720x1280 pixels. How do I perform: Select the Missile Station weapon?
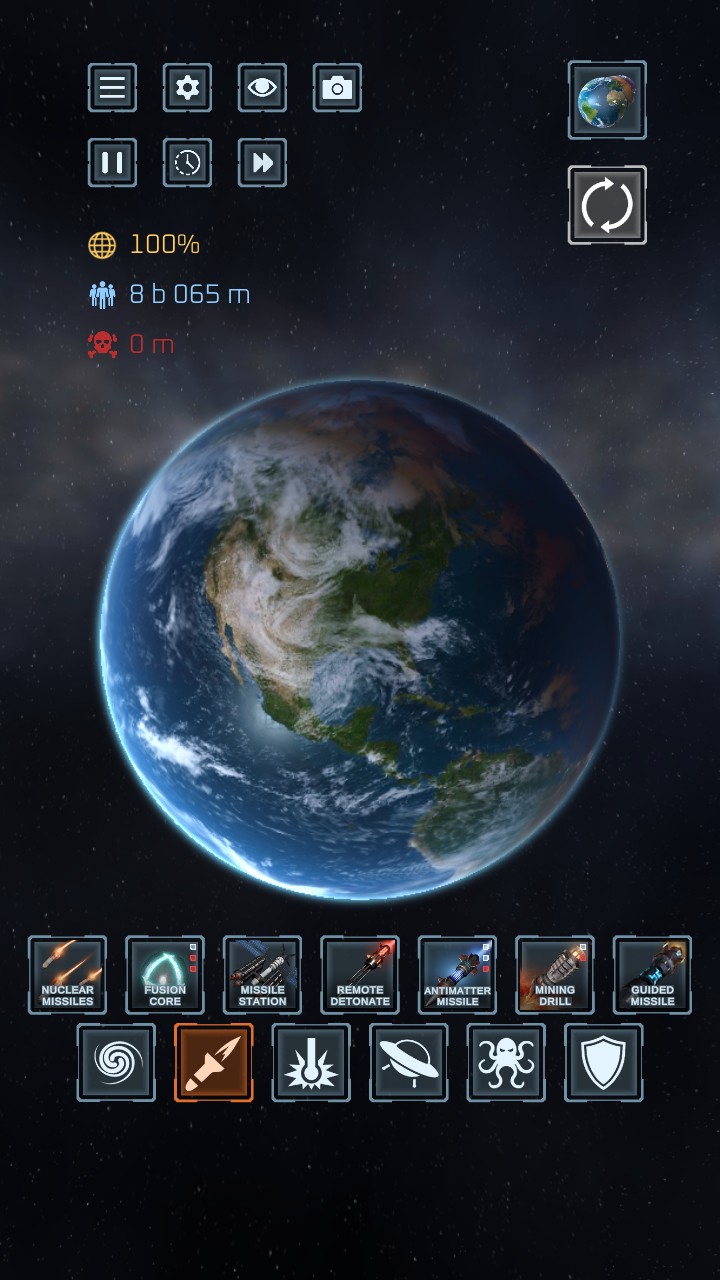[x=262, y=975]
